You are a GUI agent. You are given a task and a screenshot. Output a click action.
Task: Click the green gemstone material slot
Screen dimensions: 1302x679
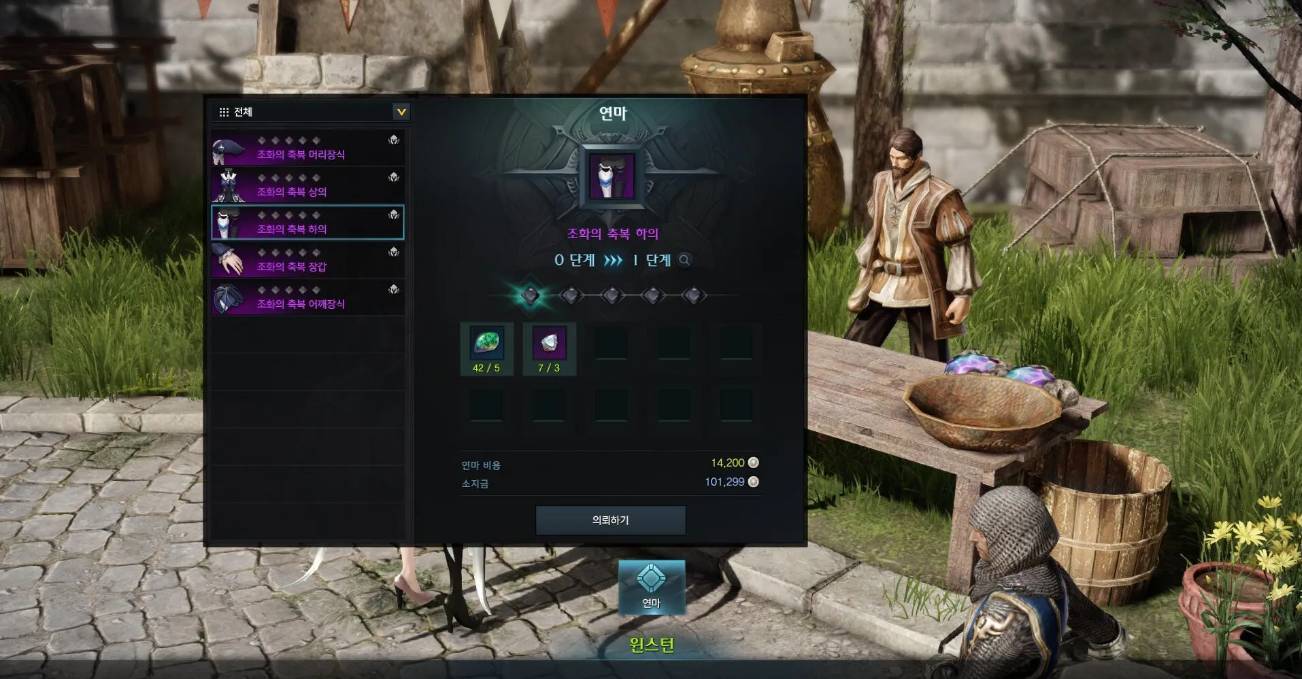pos(487,343)
